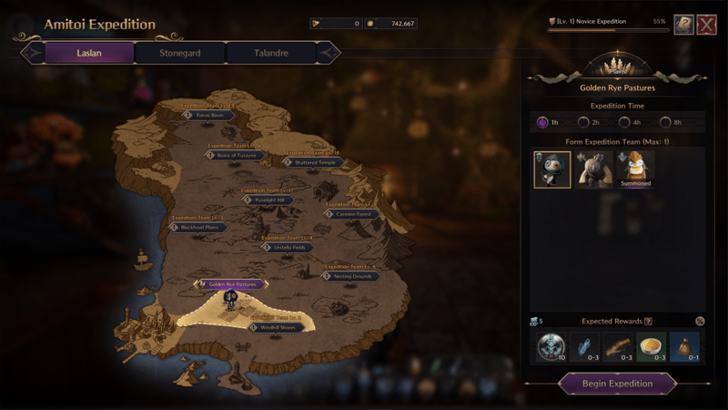Image resolution: width=728 pixels, height=410 pixels.
Task: Open the Talandre region tab
Action: 273,52
